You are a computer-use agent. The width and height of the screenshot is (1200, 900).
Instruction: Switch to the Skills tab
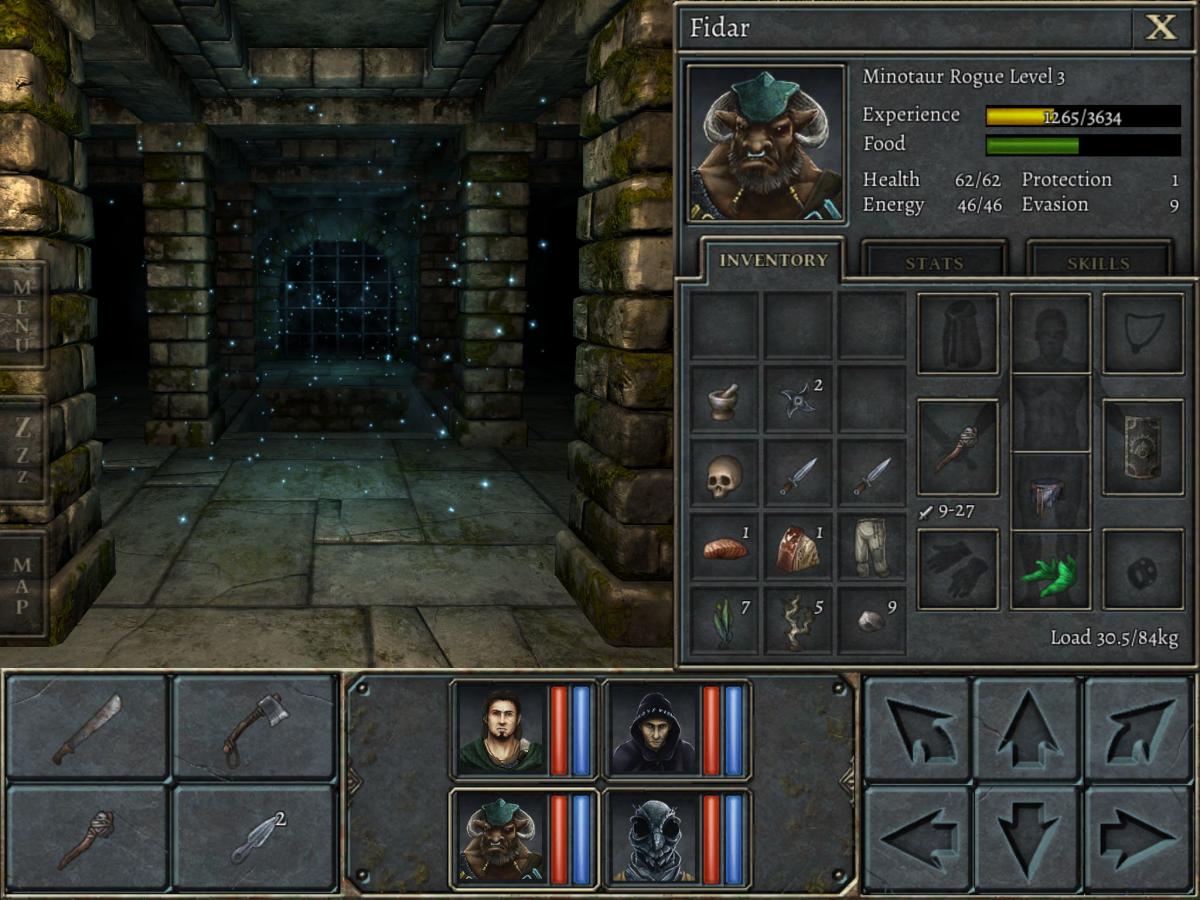point(1098,263)
